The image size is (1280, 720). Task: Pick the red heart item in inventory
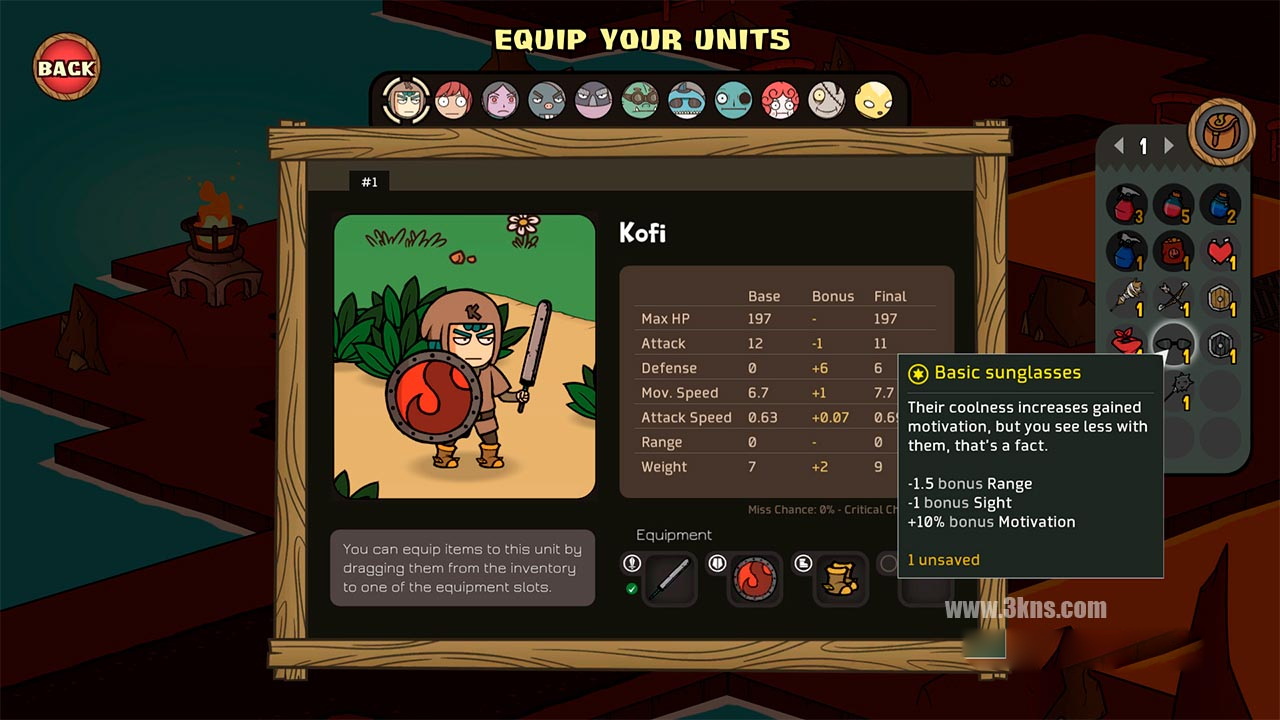[1220, 251]
